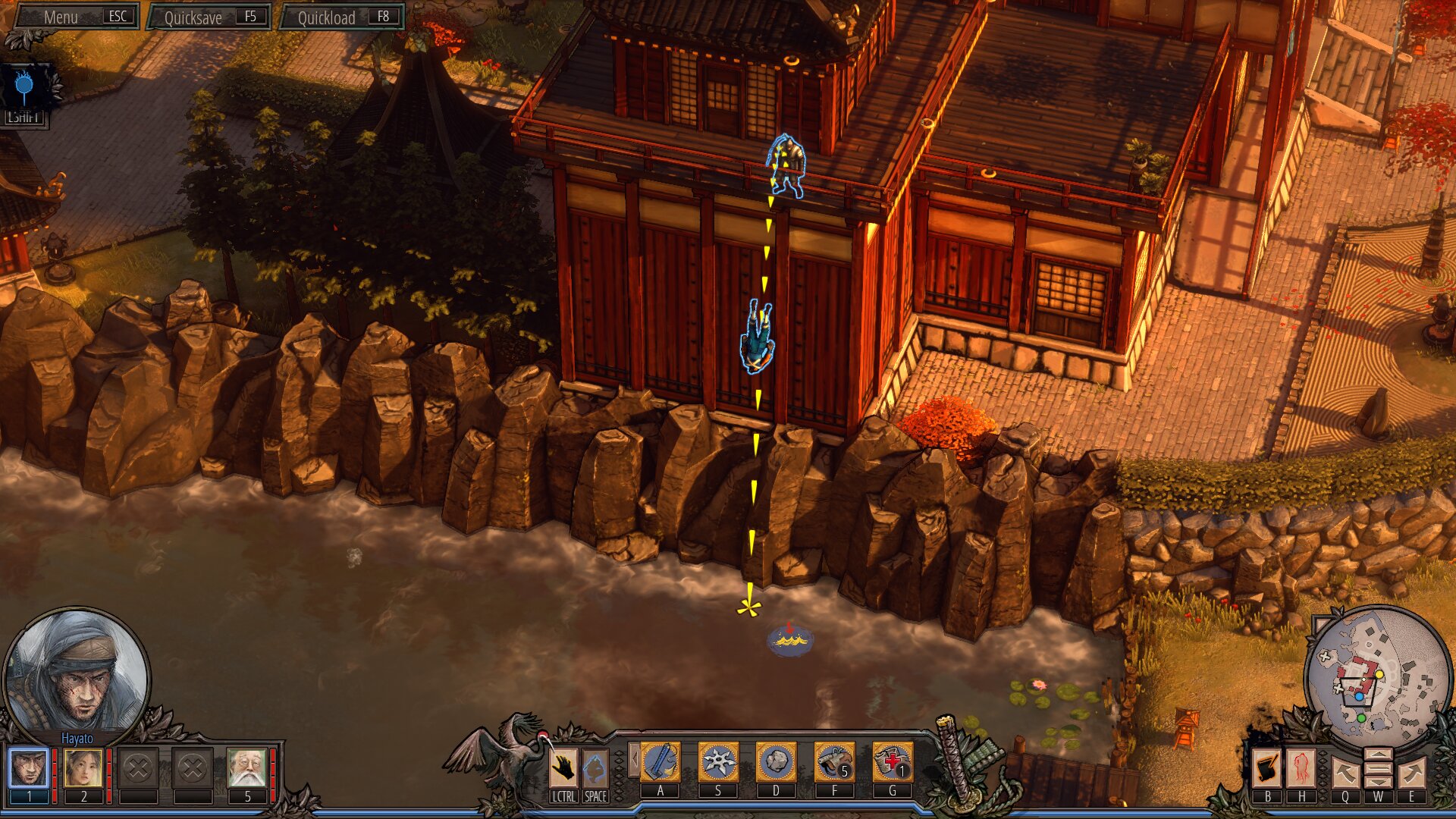The image size is (1456, 819).
Task: Choose the shuriken throw ability
Action: click(718, 762)
